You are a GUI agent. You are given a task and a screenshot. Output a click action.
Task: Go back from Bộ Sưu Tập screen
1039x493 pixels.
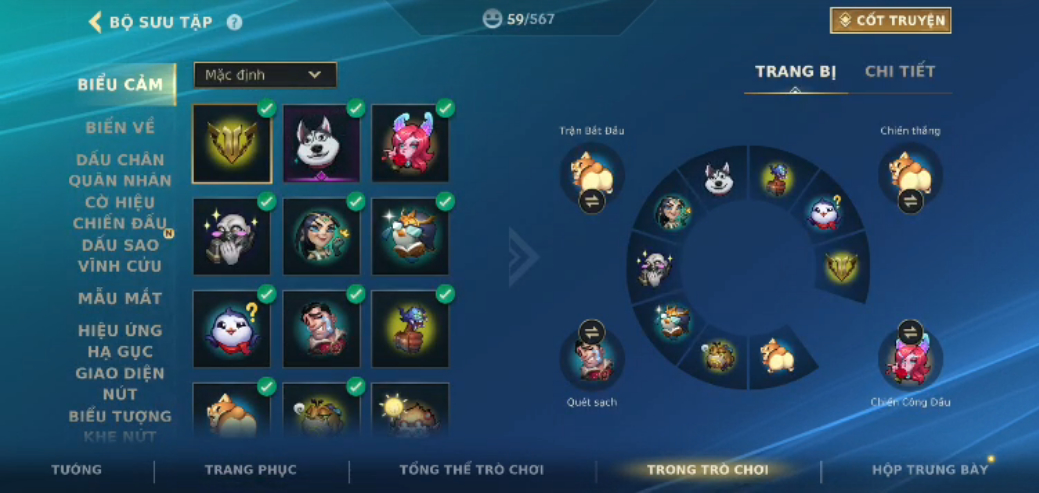(96, 22)
